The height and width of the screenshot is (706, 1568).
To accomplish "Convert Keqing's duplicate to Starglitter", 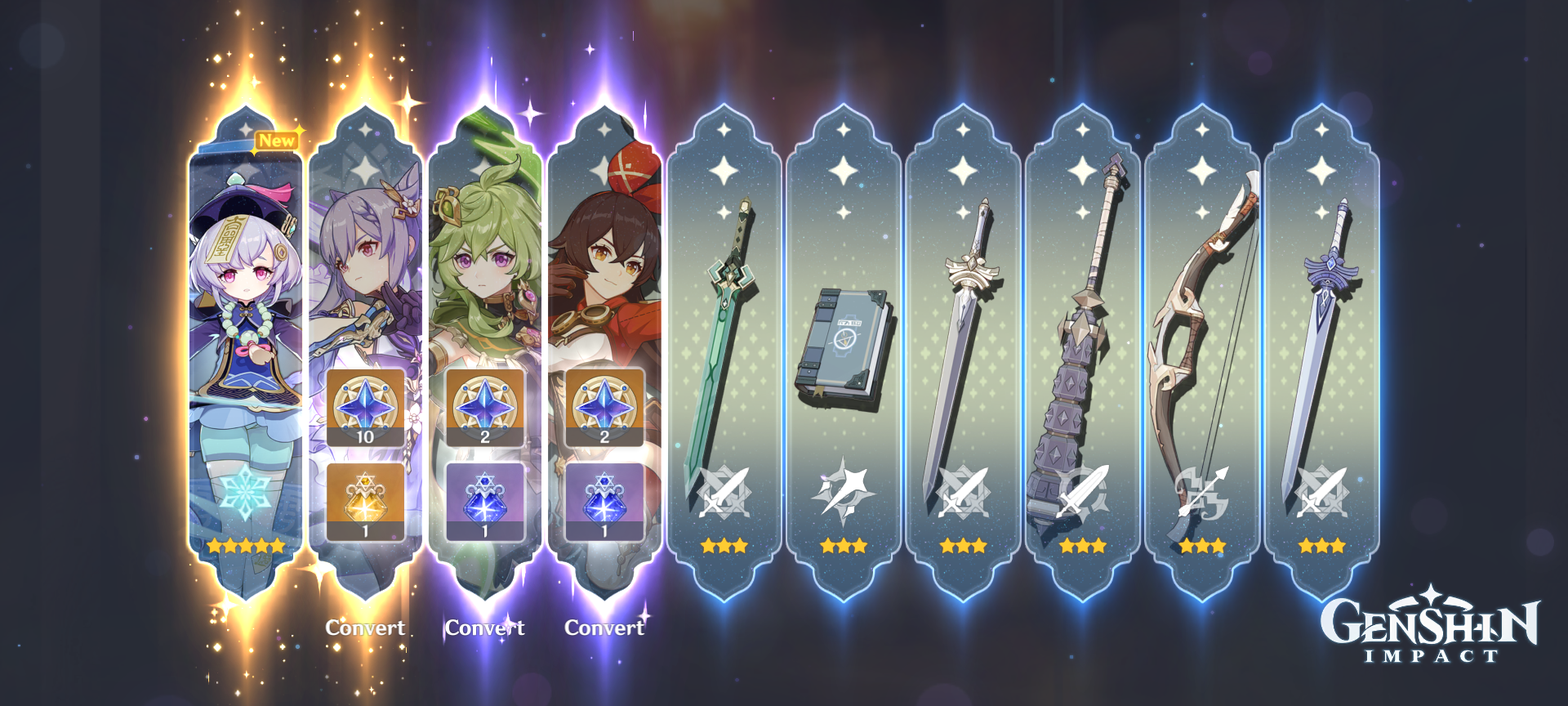I will 365,628.
